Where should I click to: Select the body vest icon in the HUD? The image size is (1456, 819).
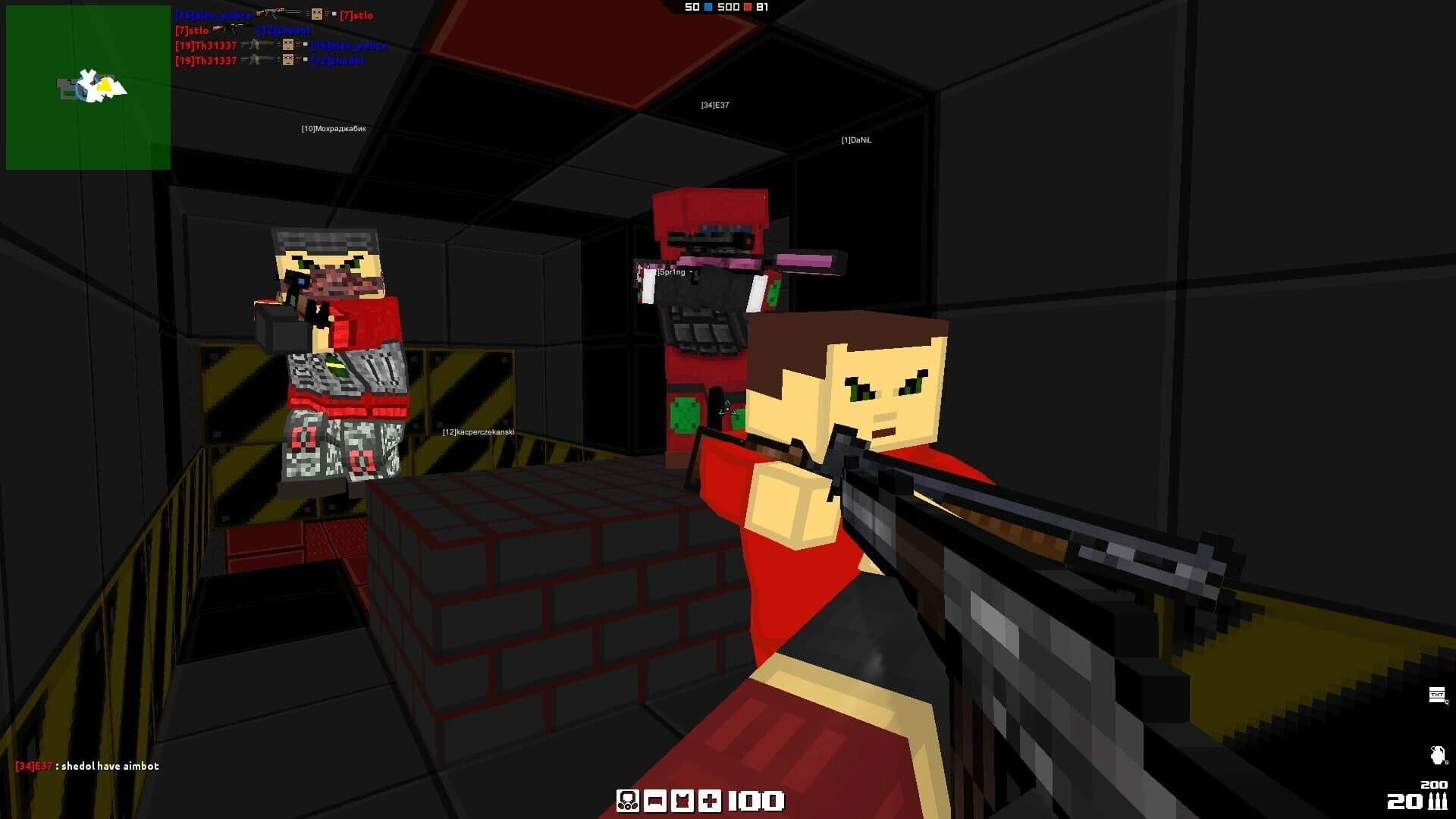pos(682,801)
